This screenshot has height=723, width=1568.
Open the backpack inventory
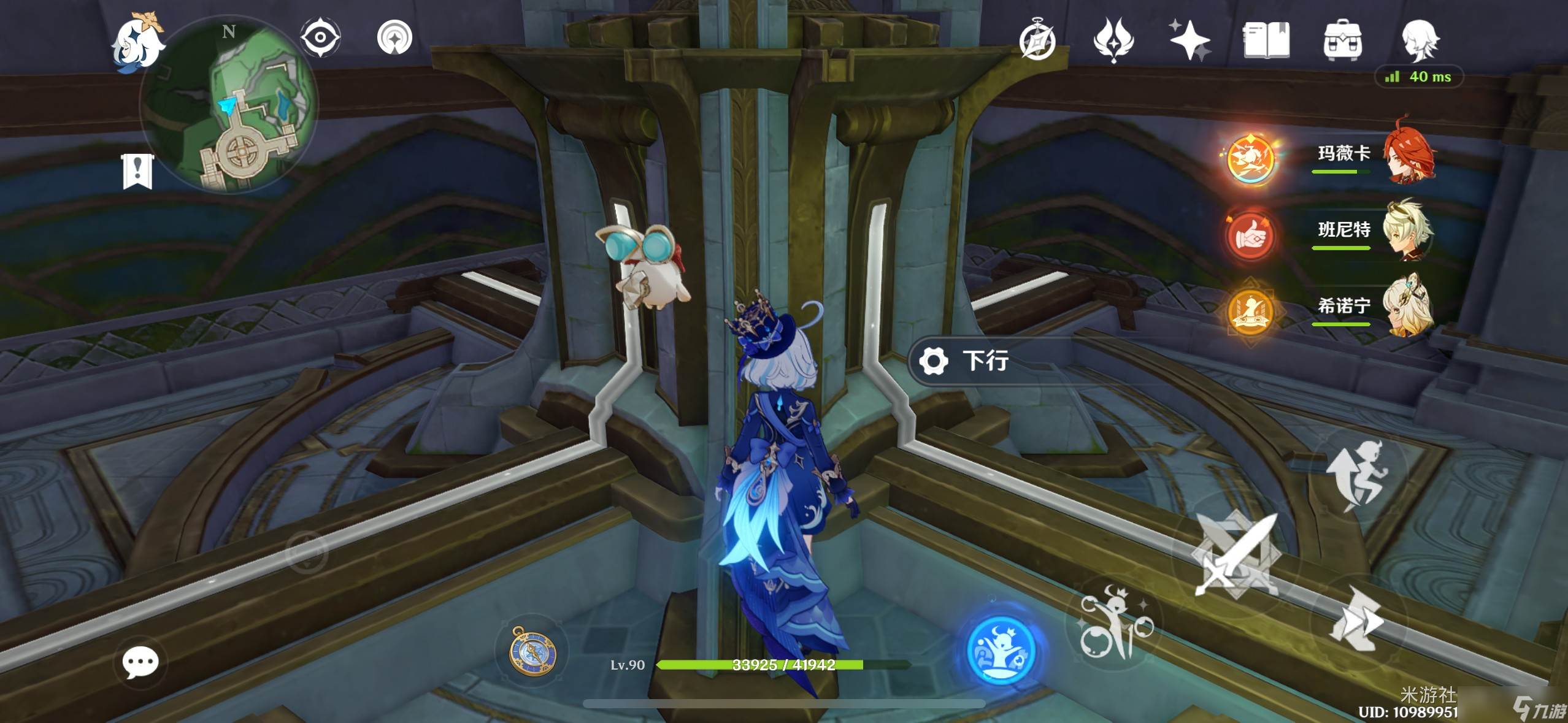[1342, 40]
